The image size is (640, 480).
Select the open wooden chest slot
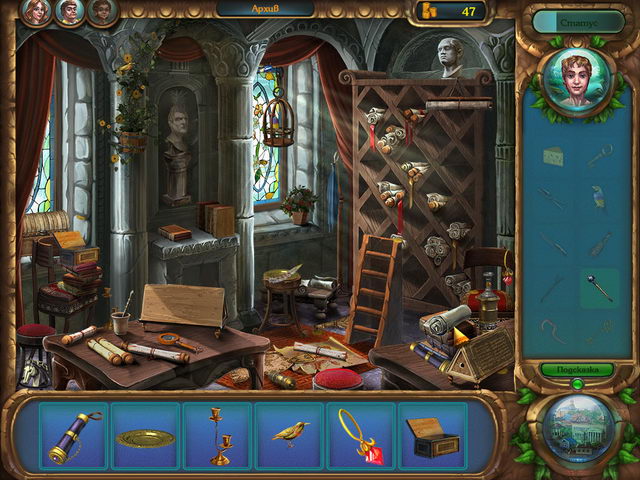coord(432,436)
